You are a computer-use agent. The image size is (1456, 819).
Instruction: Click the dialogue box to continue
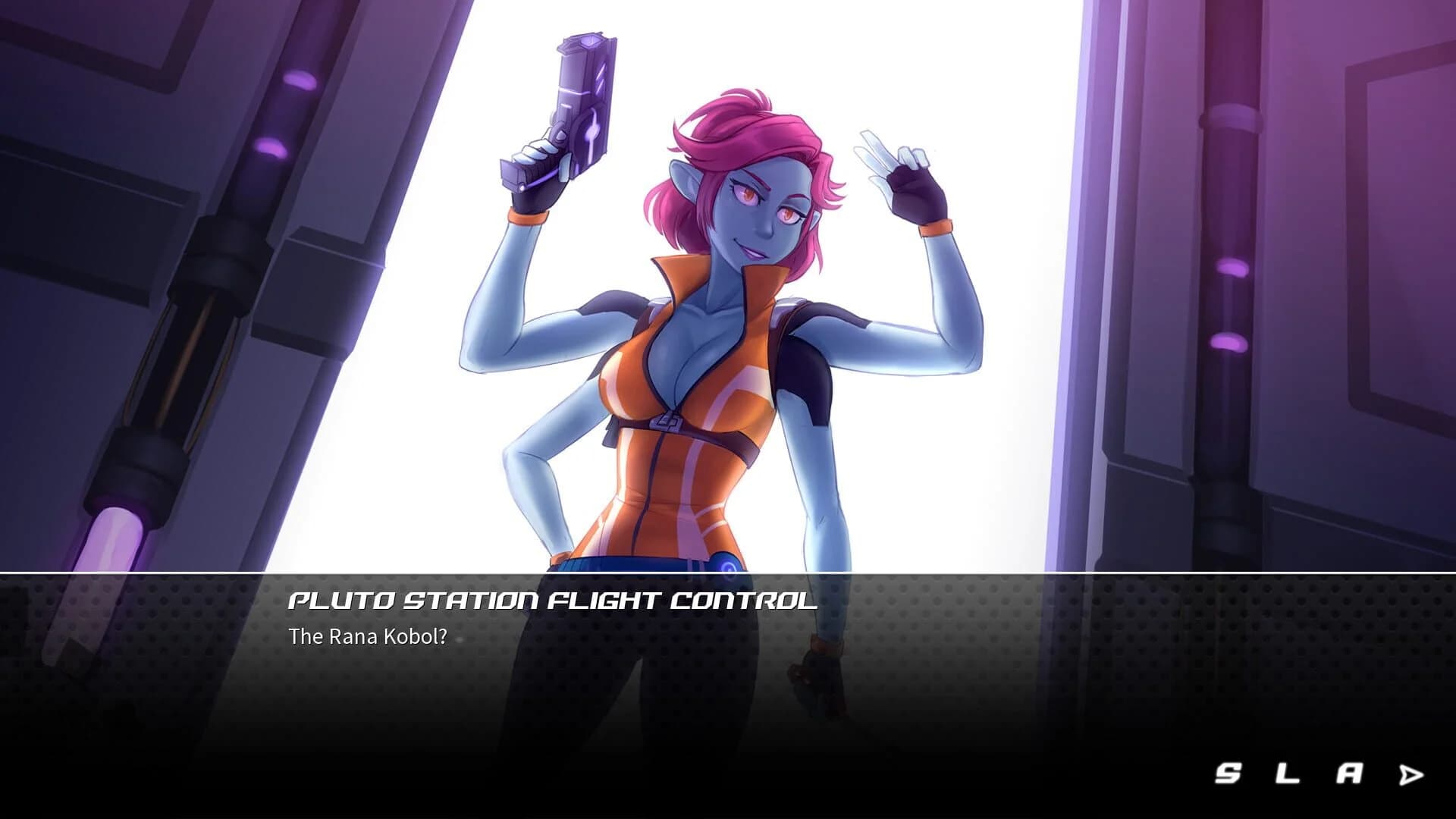tap(728, 667)
